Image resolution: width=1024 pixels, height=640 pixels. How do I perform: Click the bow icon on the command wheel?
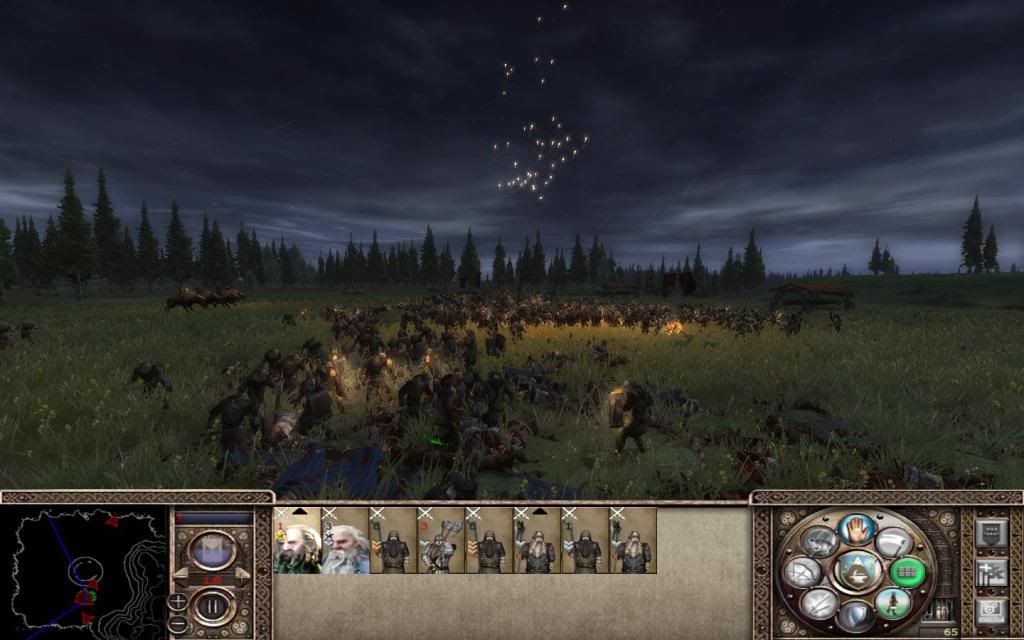click(x=804, y=571)
